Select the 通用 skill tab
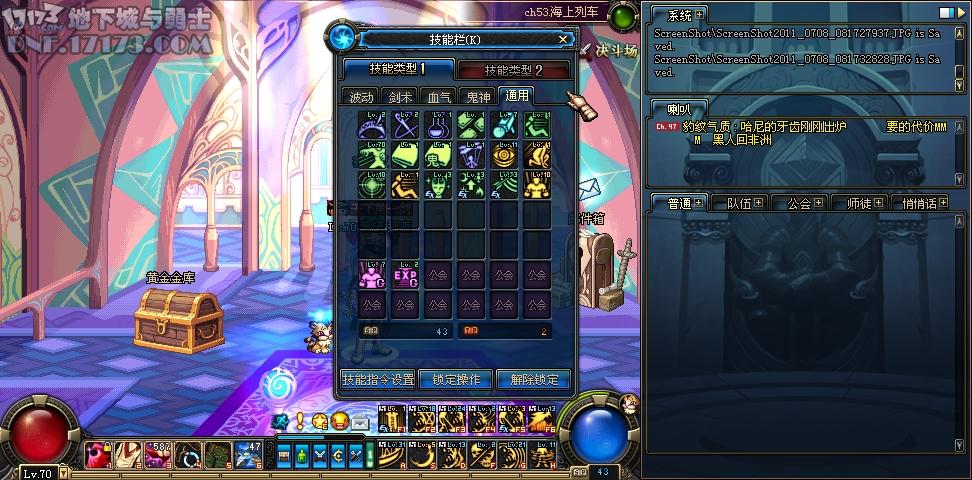 [517, 96]
